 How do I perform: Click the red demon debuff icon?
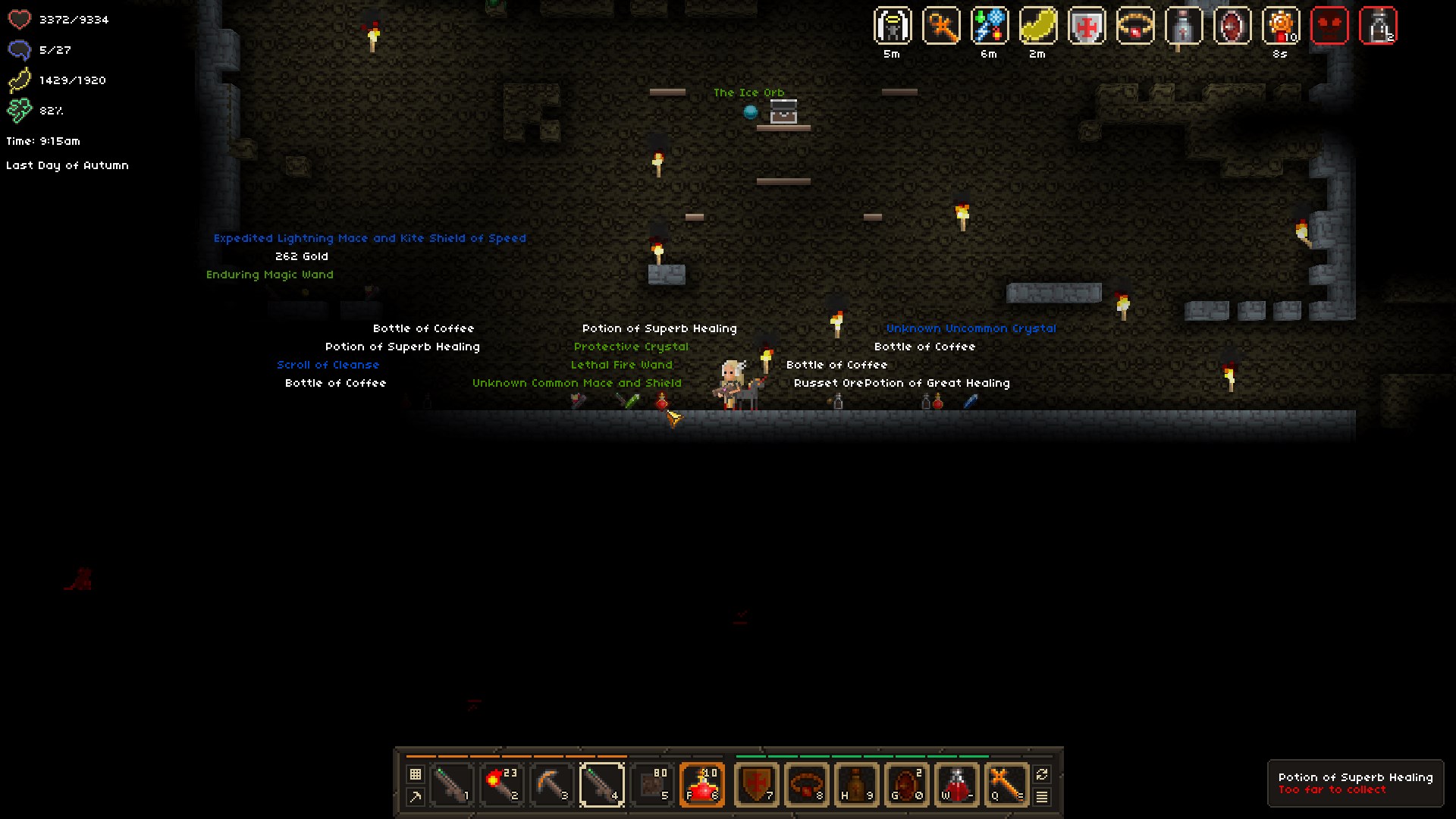point(1331,26)
